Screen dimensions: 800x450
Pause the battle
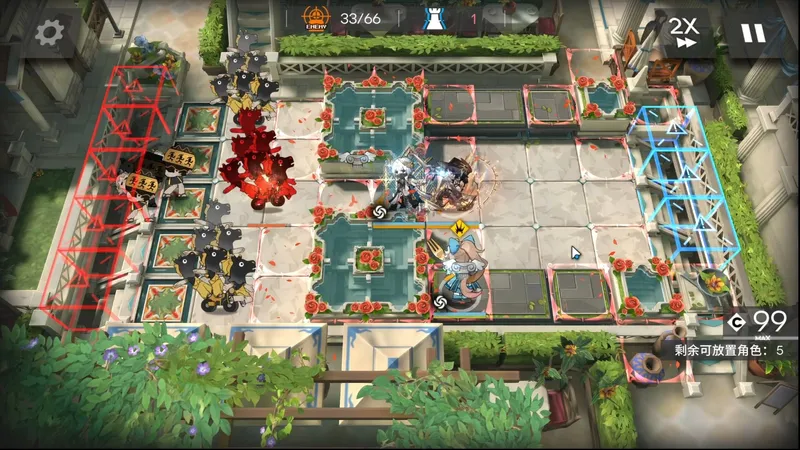click(x=752, y=33)
